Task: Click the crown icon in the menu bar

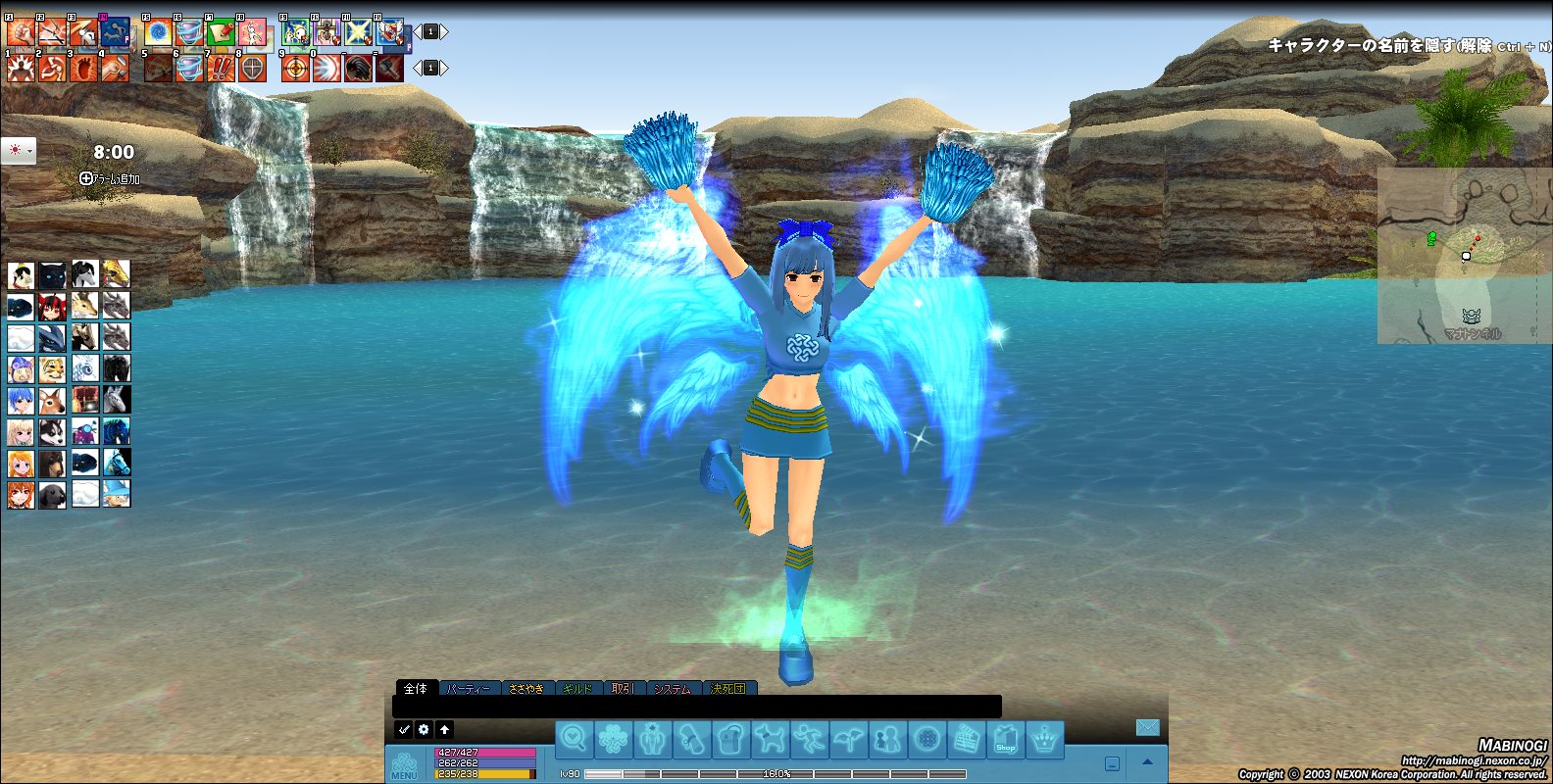Action: tap(1045, 739)
